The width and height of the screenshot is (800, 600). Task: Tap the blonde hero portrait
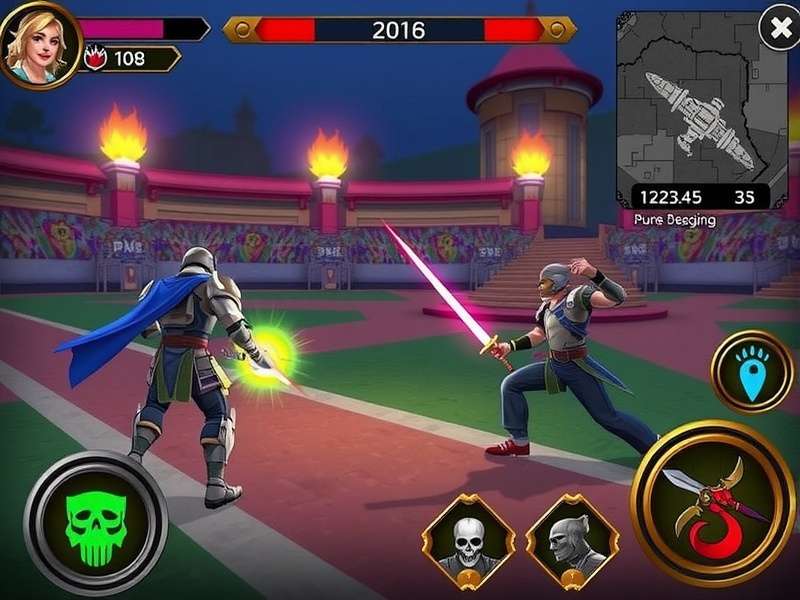[x=38, y=42]
